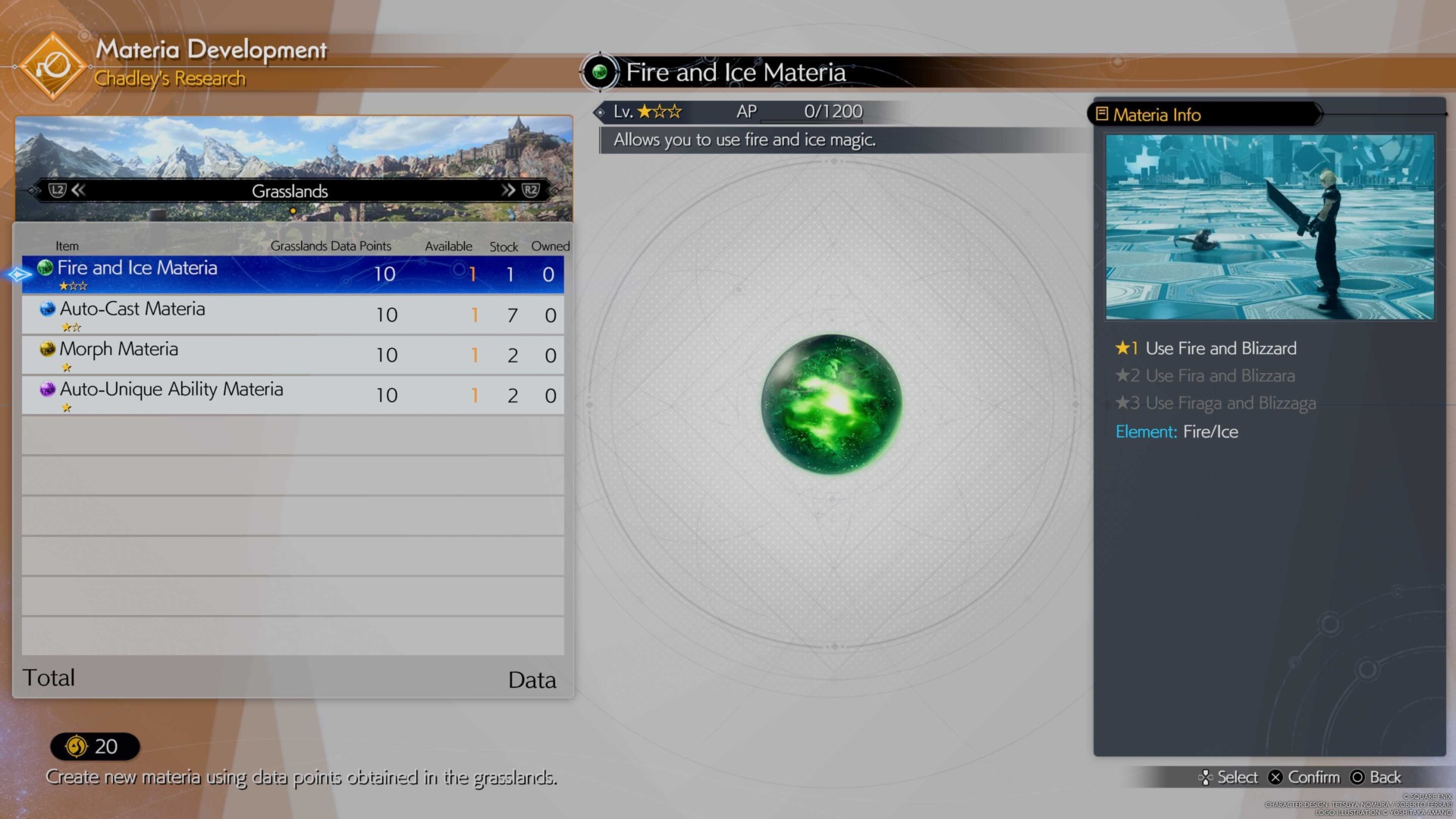Select the Fire and Ice Materia orb icon
Image resolution: width=1456 pixels, height=819 pixels.
[x=45, y=268]
